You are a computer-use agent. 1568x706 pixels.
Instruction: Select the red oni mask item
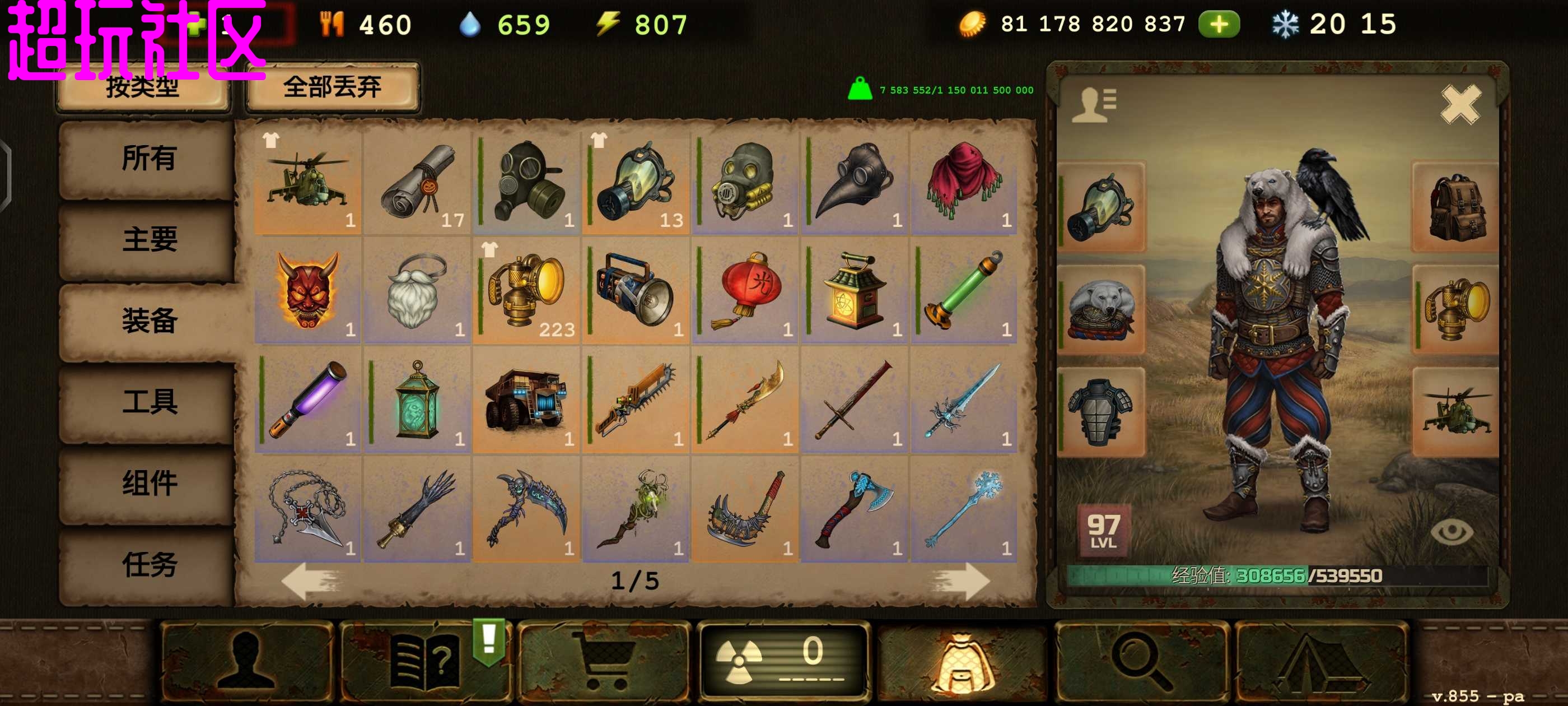(307, 291)
